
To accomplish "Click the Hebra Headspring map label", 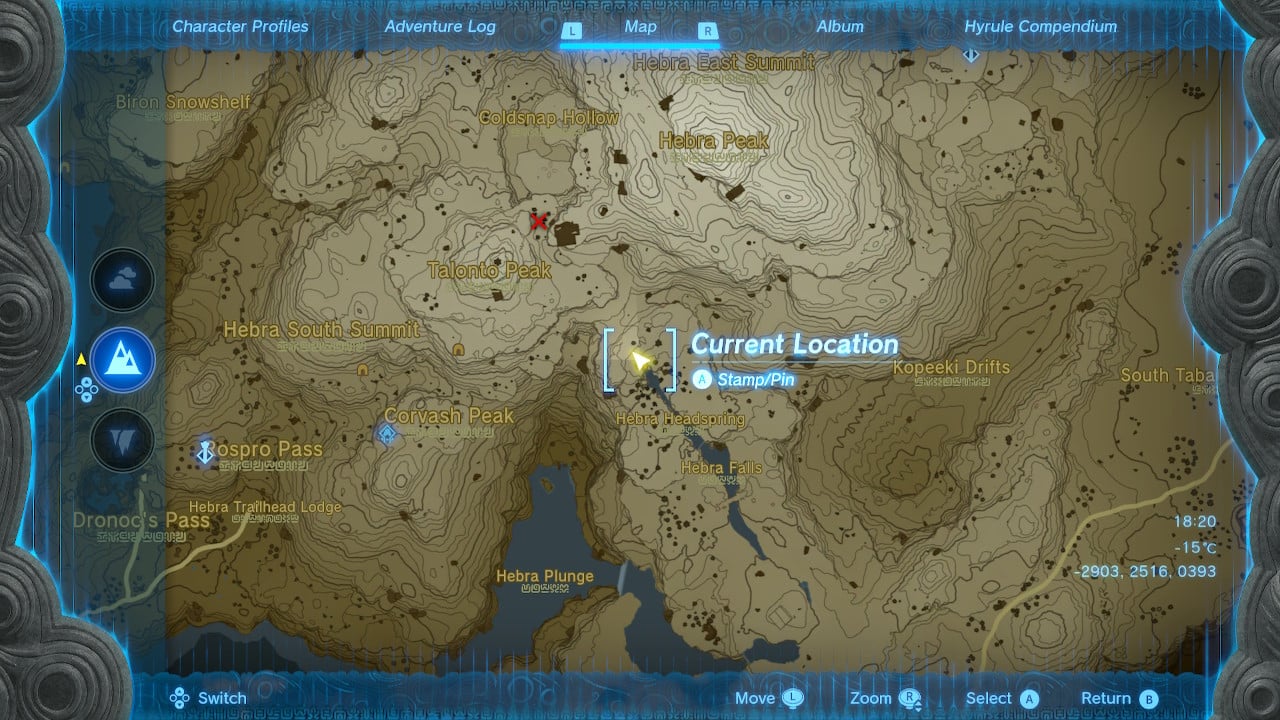I will pos(679,419).
